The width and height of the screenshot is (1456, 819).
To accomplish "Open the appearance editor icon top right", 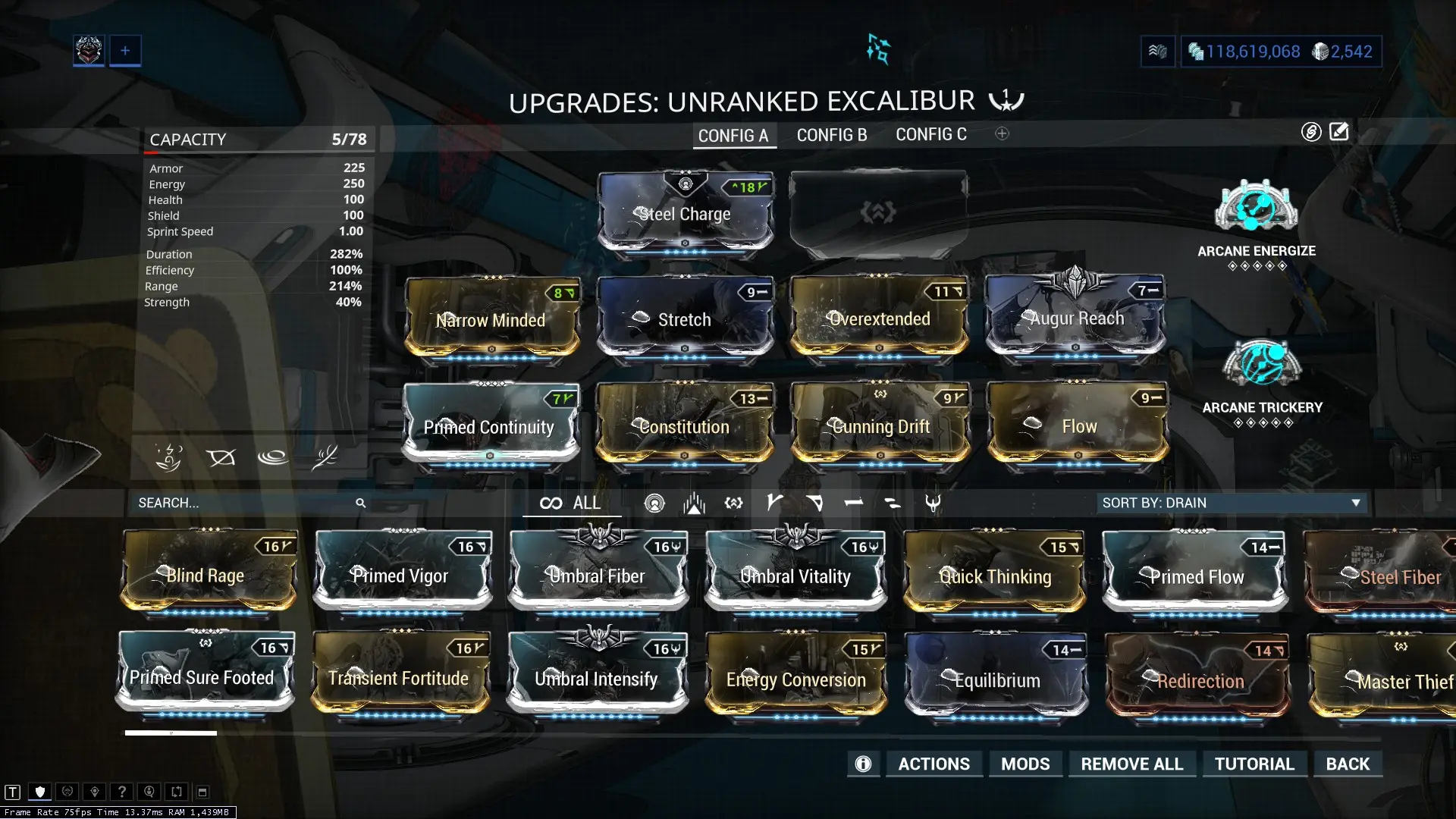I will (x=1339, y=130).
